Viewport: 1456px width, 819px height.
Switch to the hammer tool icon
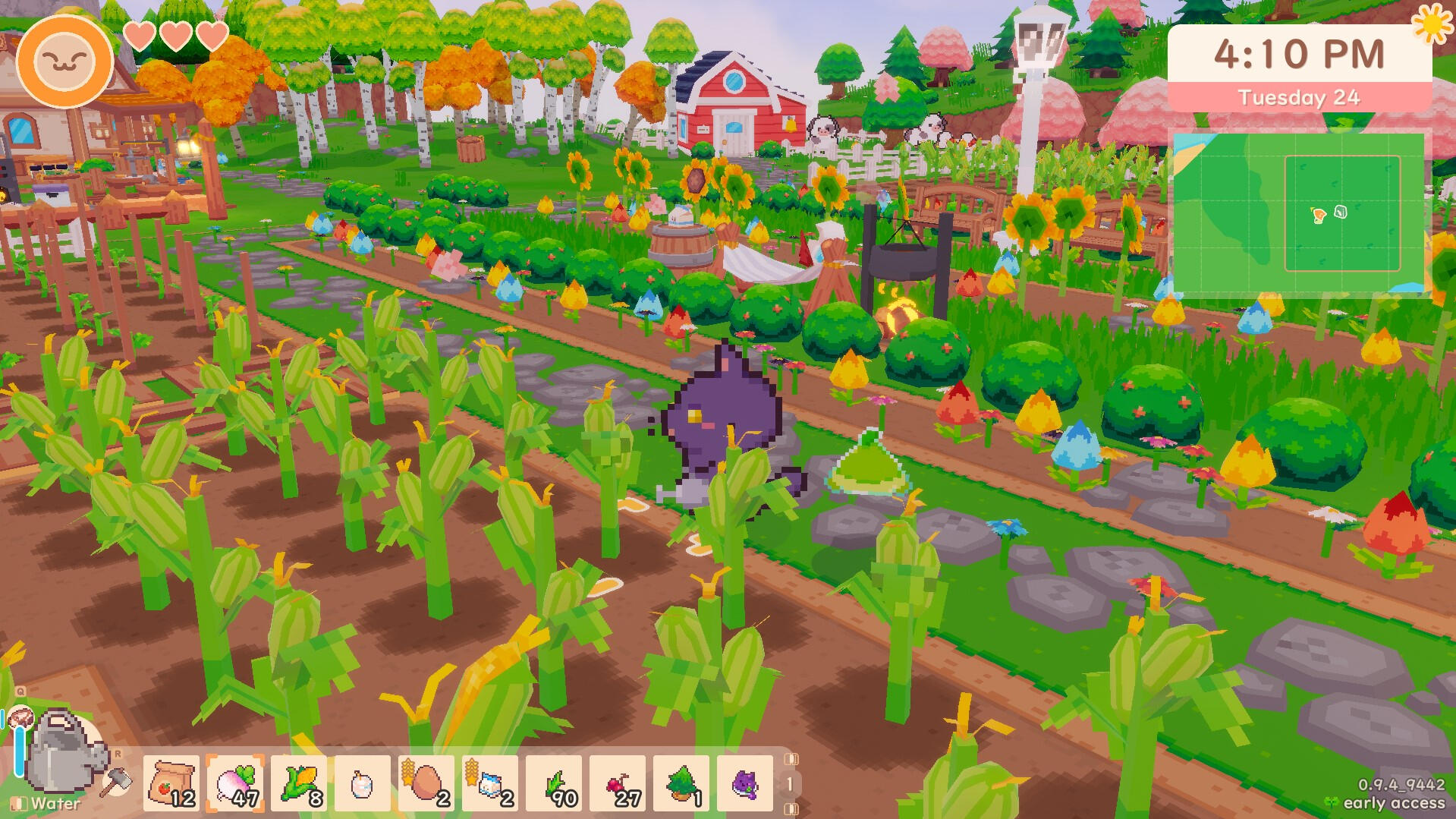click(x=116, y=780)
